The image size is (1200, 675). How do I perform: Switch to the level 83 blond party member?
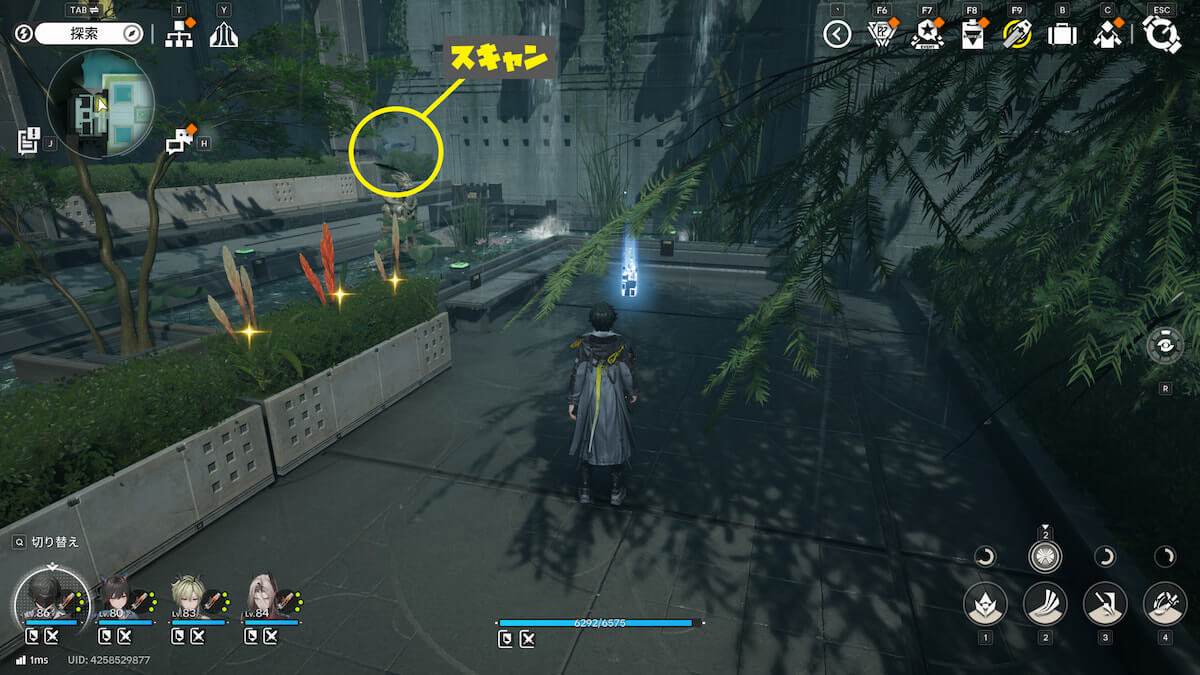point(189,597)
